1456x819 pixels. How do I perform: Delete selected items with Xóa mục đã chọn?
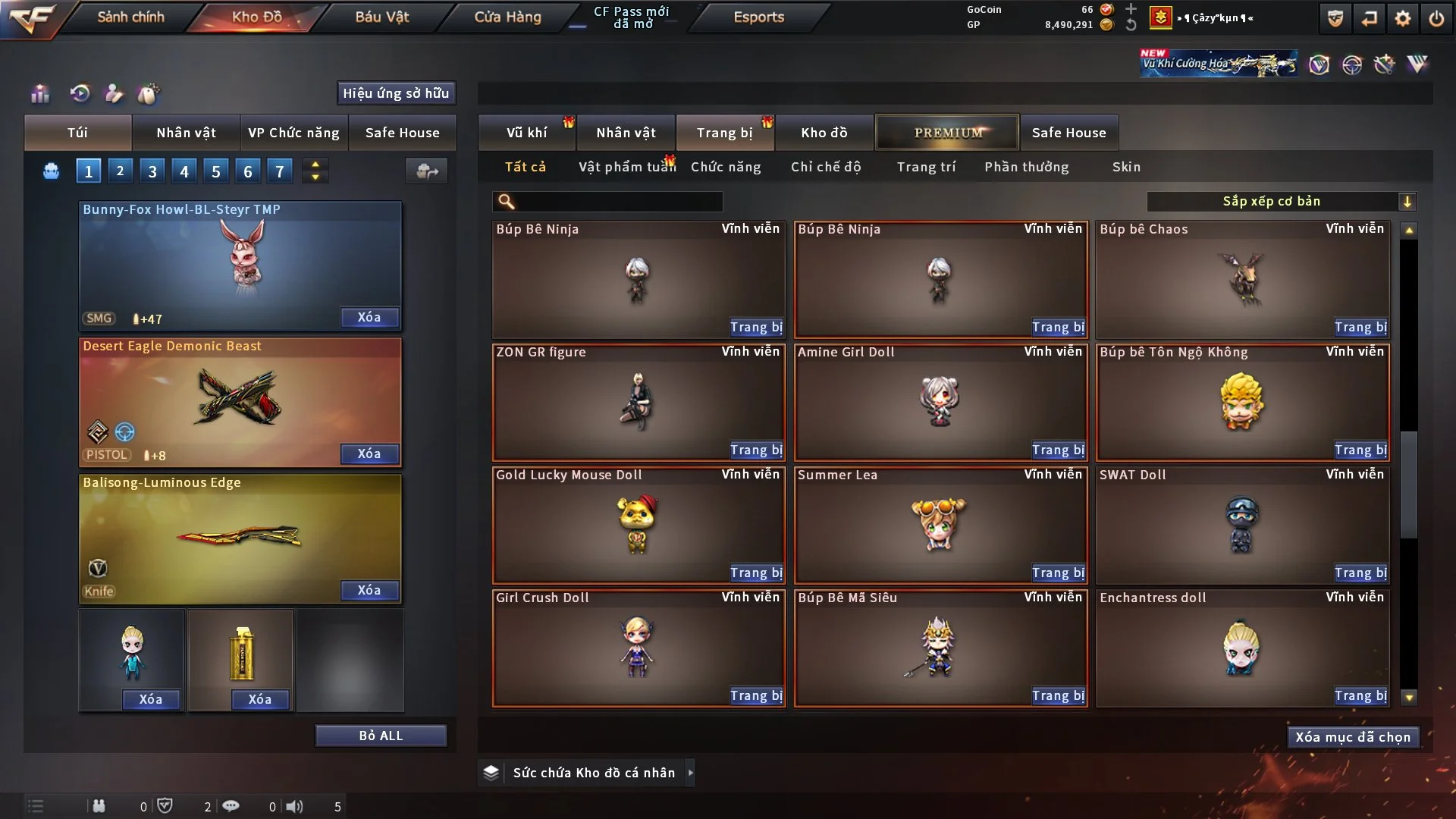point(1353,737)
